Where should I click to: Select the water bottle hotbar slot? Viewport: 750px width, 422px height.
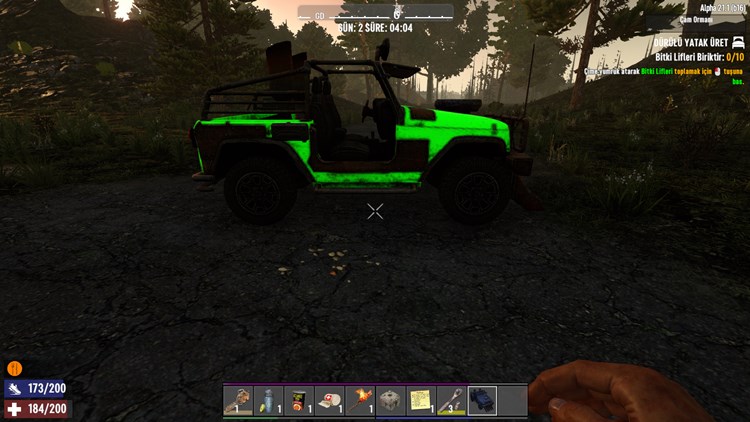click(x=269, y=400)
